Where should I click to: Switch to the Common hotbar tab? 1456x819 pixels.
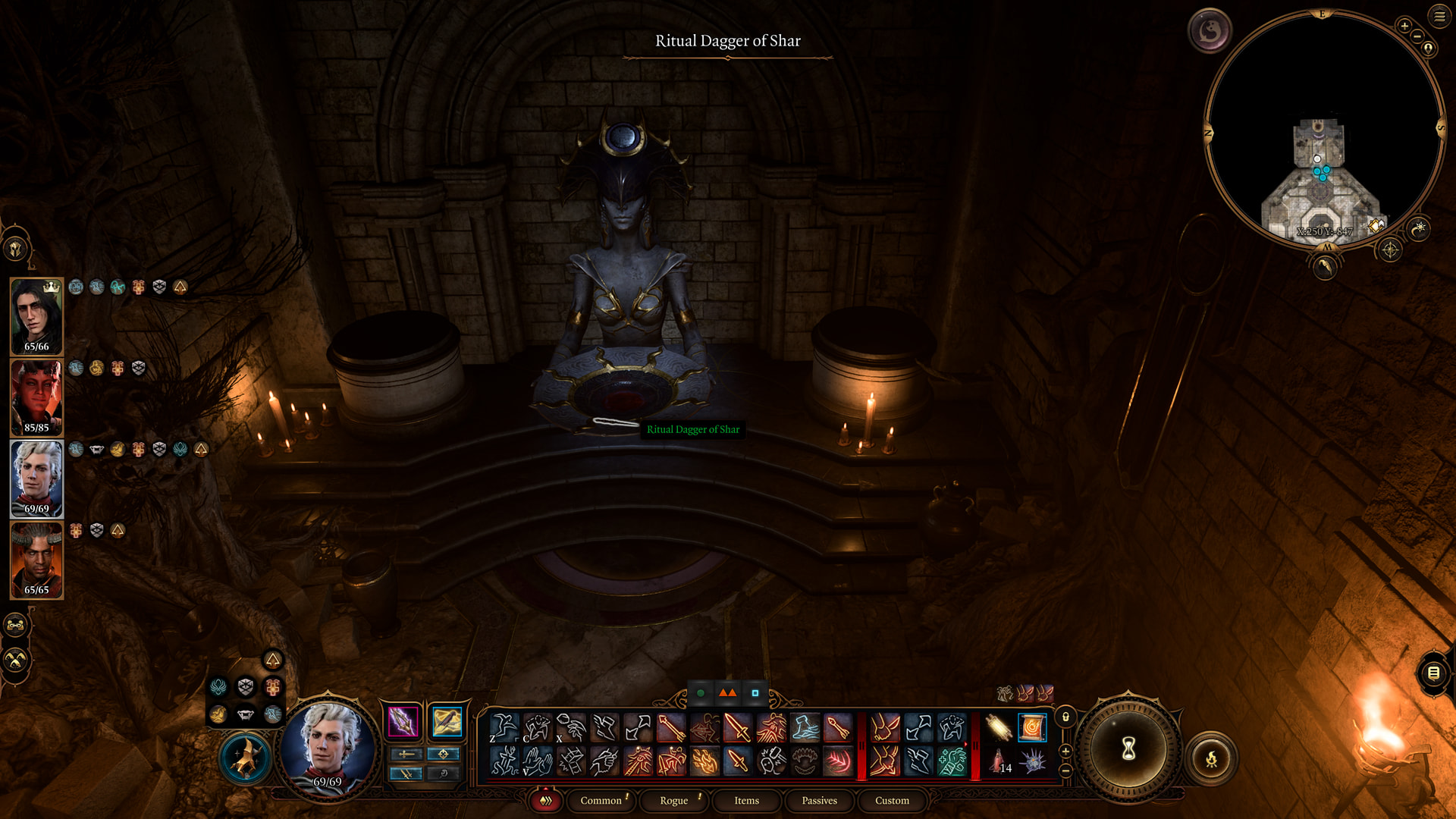click(x=601, y=800)
